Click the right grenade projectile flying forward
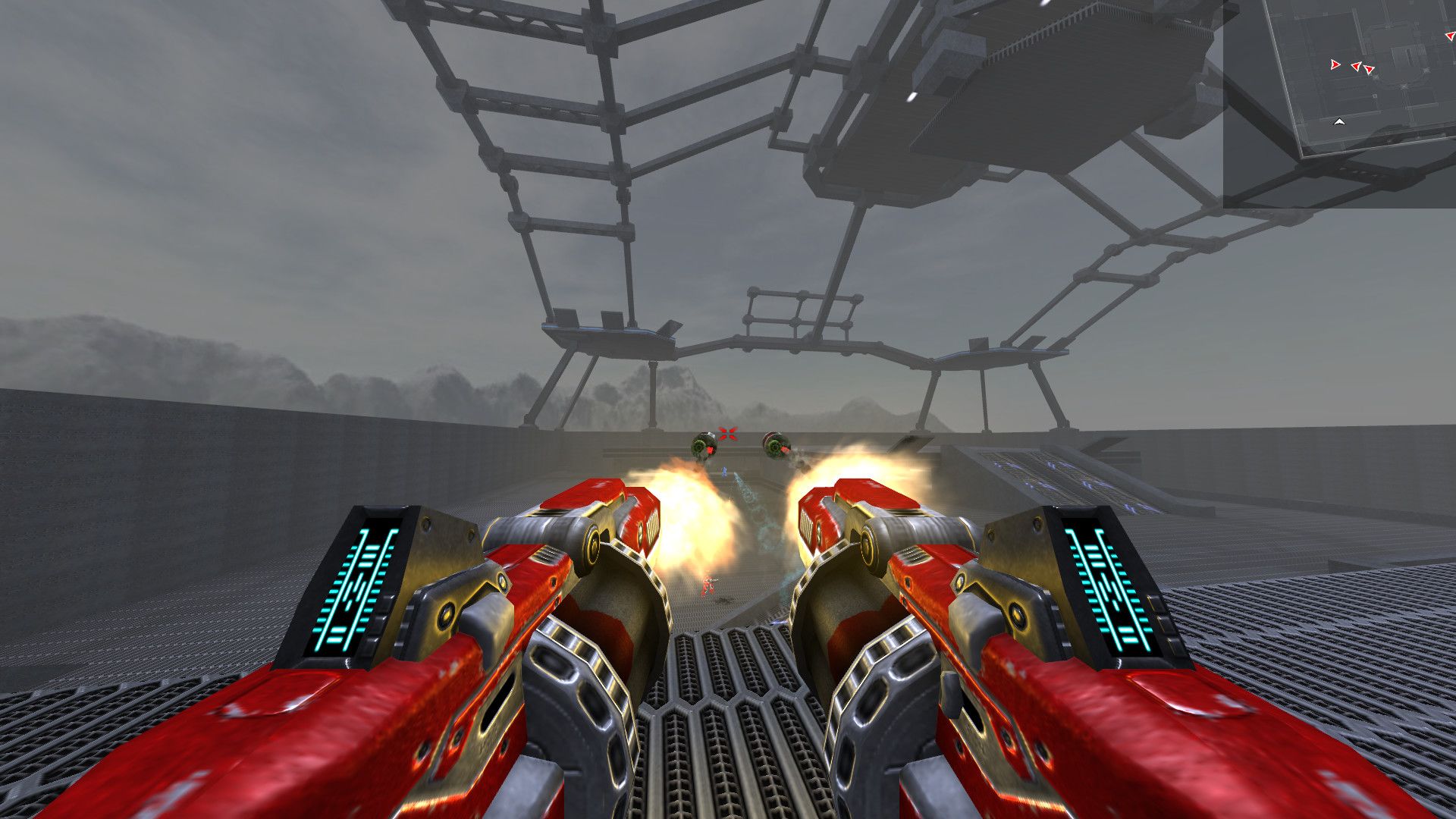The image size is (1456, 819). point(777,445)
